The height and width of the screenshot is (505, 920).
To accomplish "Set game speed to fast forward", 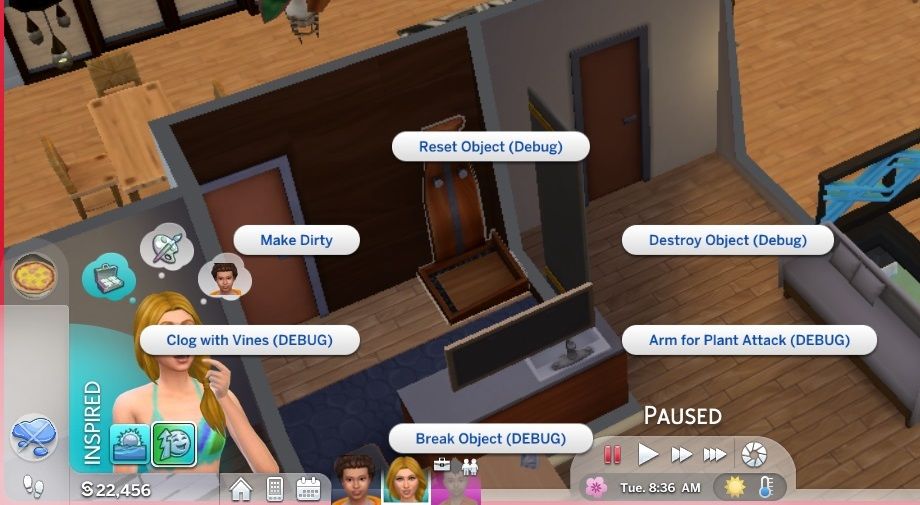I will tap(681, 455).
